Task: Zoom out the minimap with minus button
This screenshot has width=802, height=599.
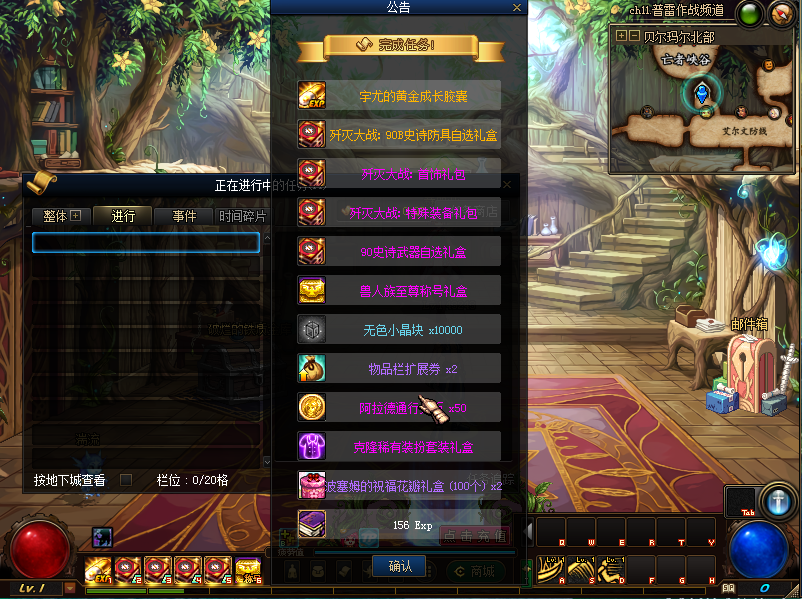Action: tap(634, 35)
